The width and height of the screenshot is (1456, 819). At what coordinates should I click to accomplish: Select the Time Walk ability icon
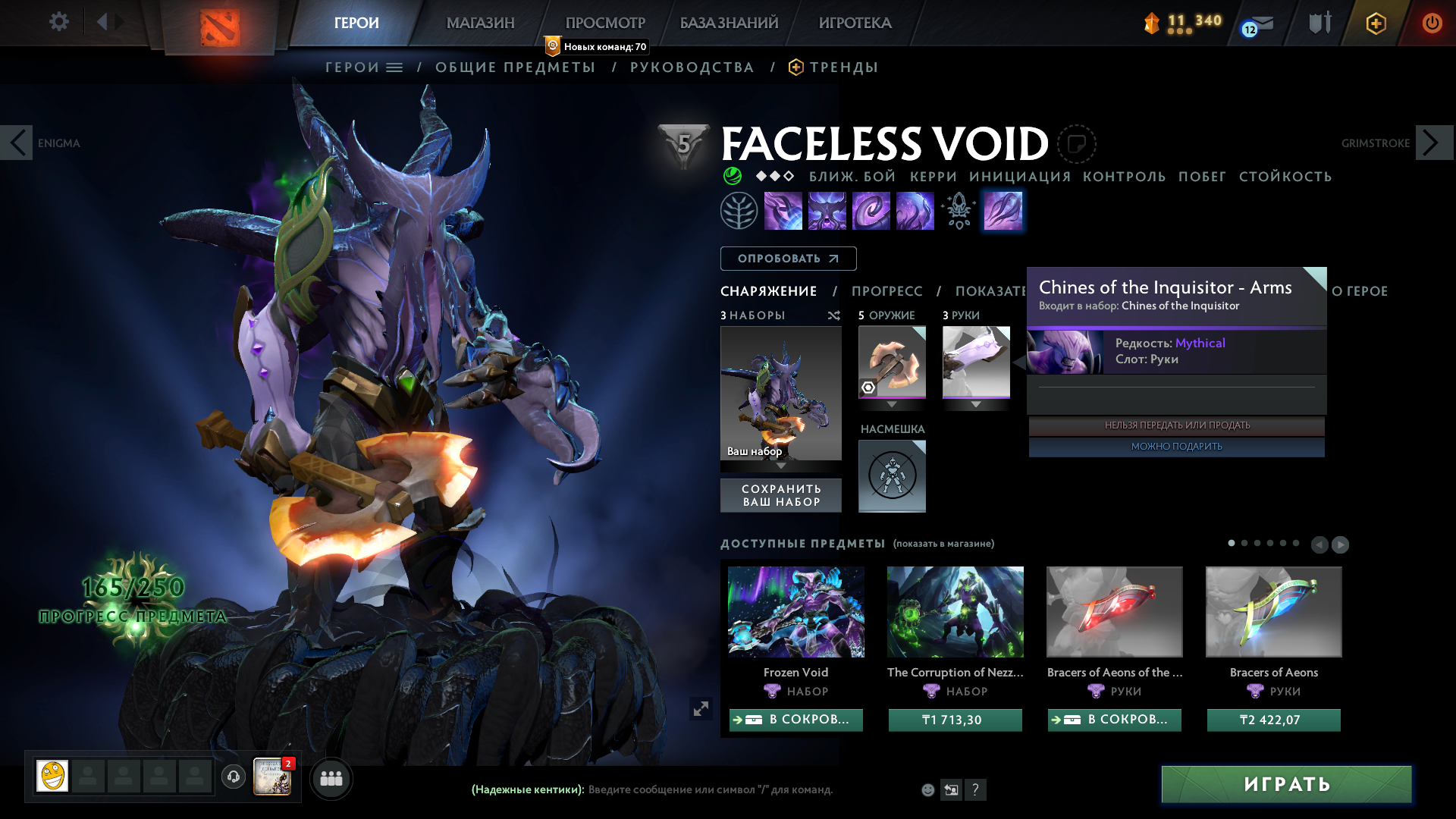783,211
